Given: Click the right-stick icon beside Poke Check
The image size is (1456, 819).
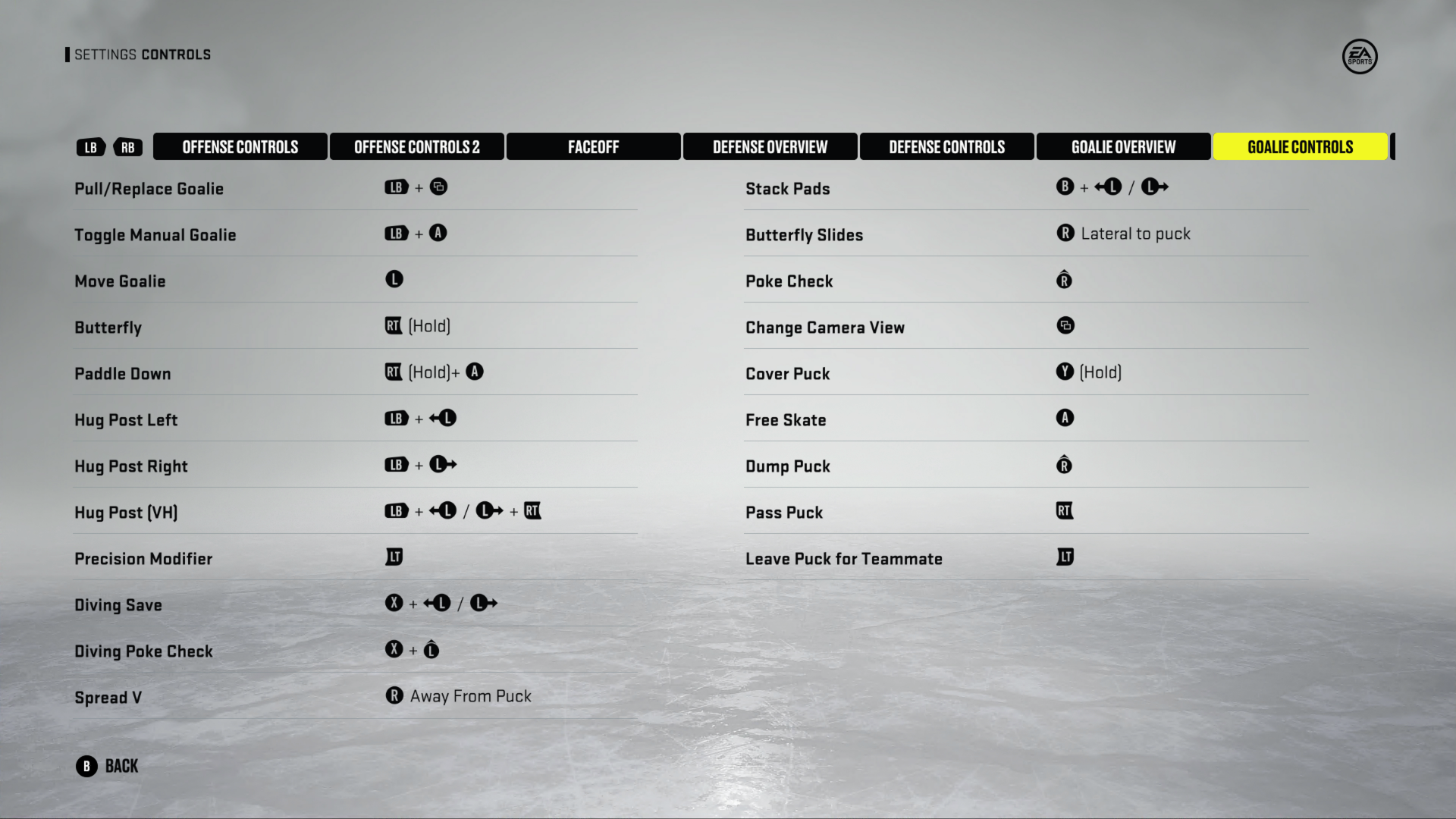Looking at the screenshot, I should coord(1065,280).
